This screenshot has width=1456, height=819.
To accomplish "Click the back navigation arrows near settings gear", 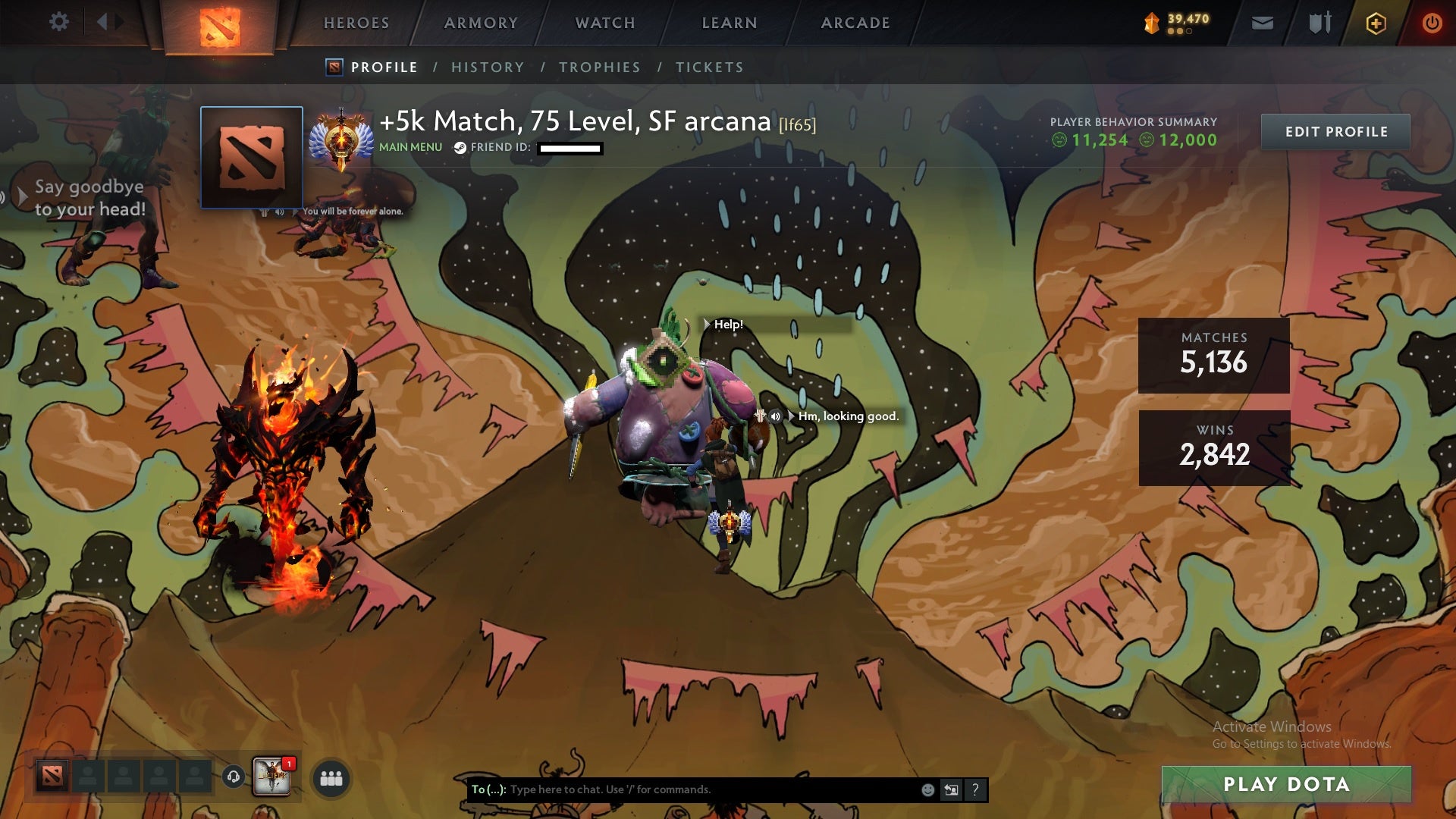I will coord(108,22).
